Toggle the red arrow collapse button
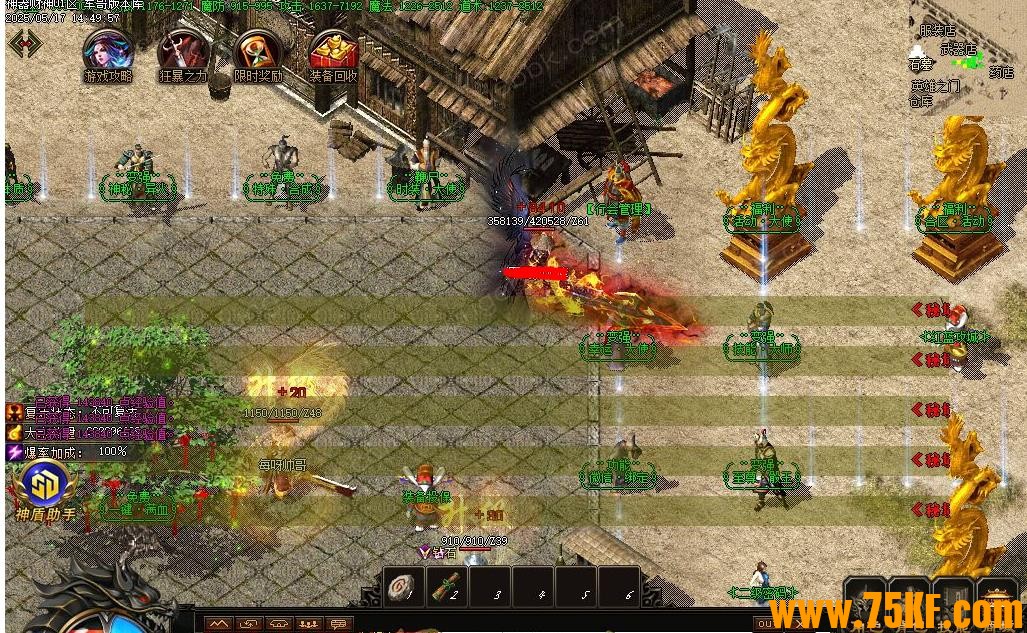The image size is (1027, 633). [24, 43]
